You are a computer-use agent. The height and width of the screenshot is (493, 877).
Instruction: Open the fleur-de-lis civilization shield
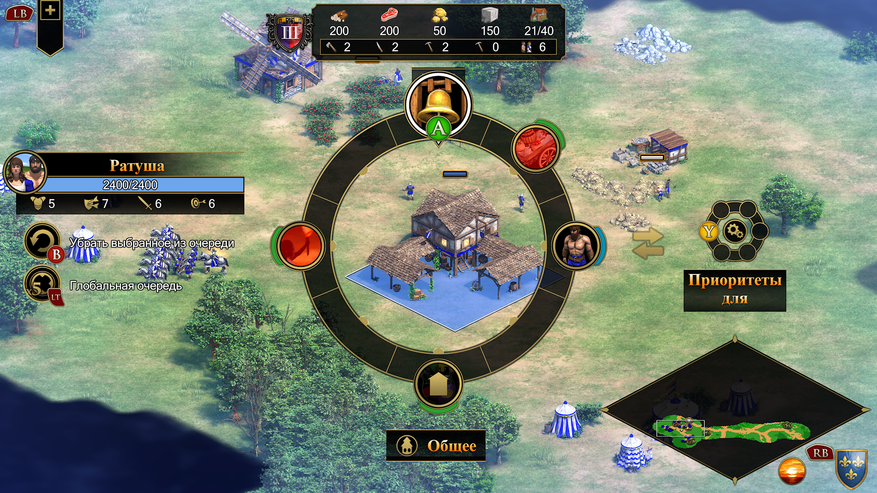(x=850, y=466)
